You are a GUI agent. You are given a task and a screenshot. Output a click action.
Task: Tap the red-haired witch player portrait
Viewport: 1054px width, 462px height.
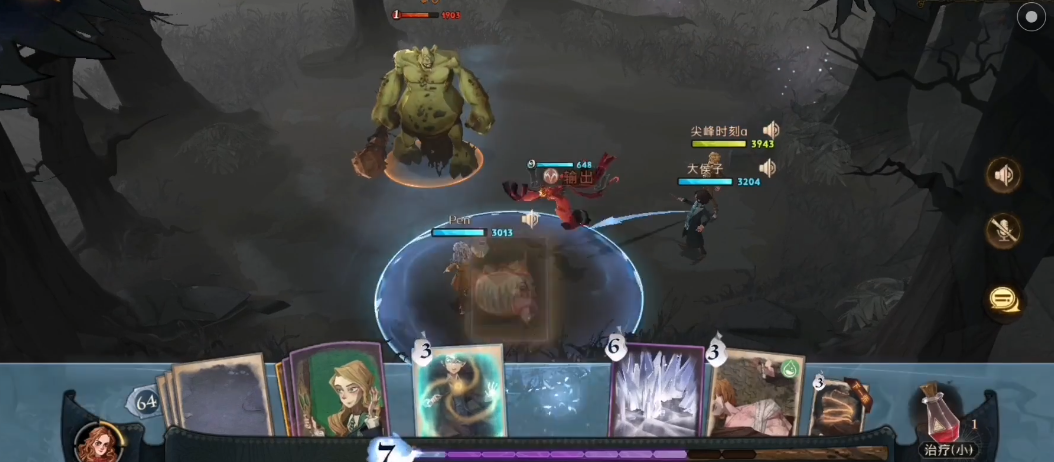click(x=99, y=442)
